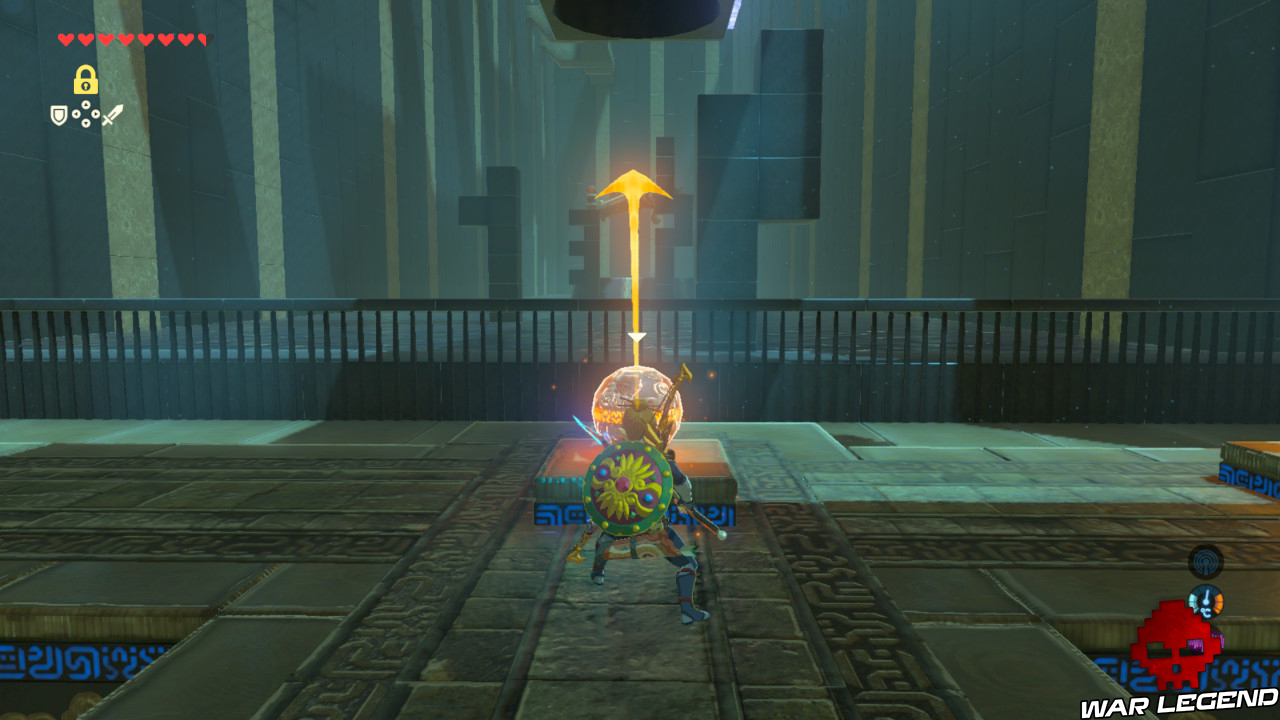The height and width of the screenshot is (720, 1280).
Task: Click the temperature gauge icon
Action: pyautogui.click(x=1206, y=601)
